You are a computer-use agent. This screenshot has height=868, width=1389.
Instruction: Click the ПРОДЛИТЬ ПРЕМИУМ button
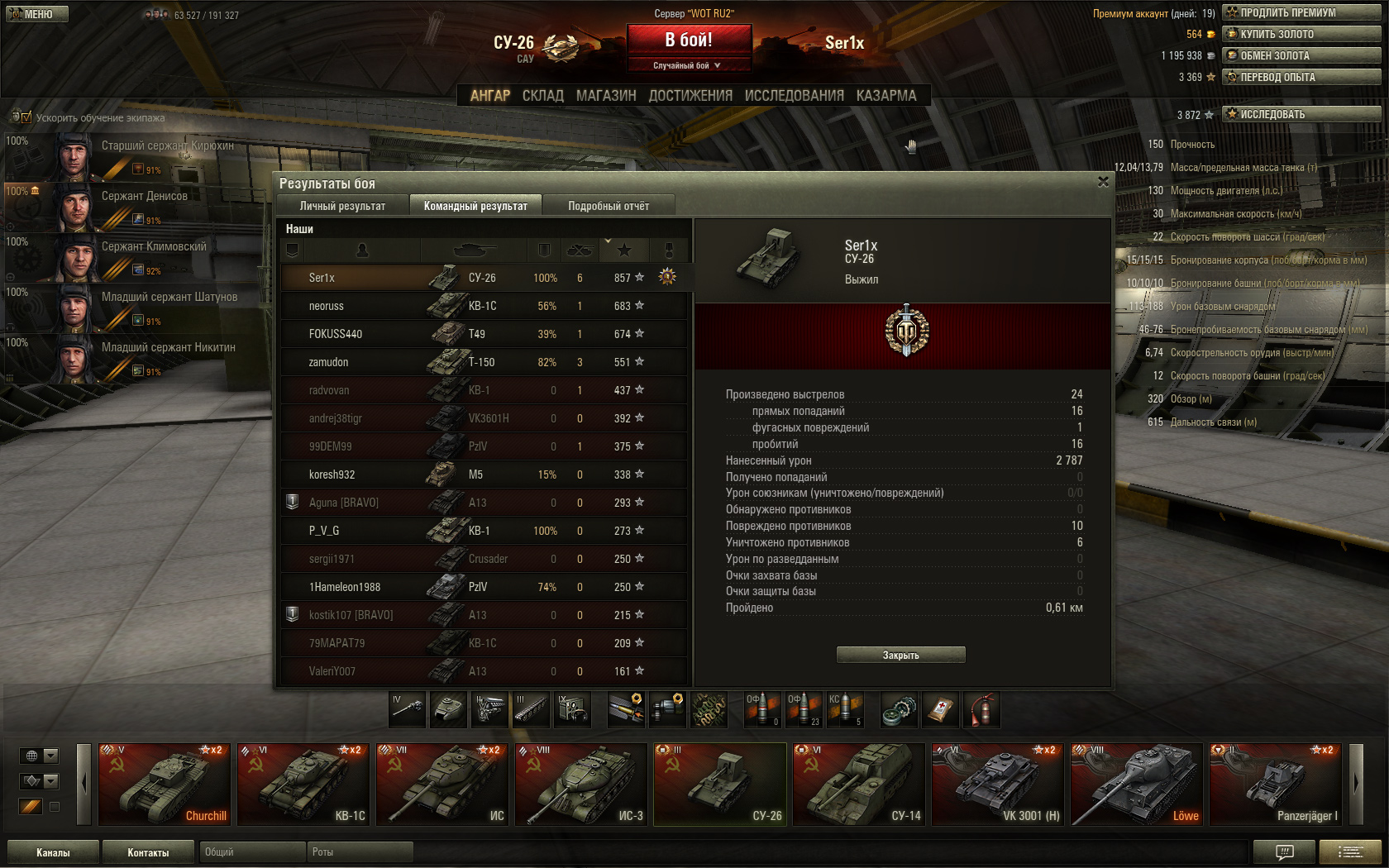1301,12
